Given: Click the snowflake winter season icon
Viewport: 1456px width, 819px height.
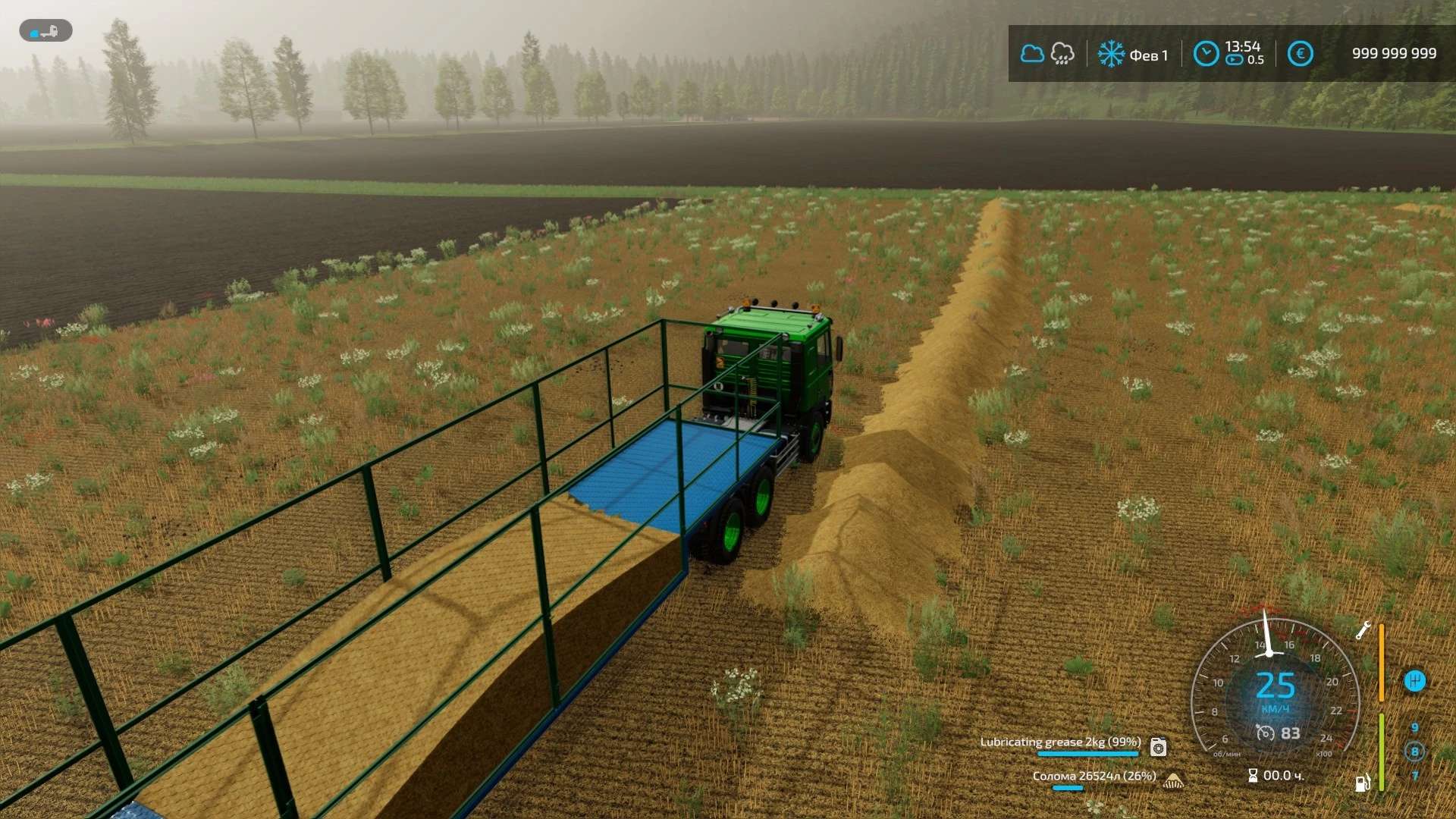Looking at the screenshot, I should [1111, 54].
